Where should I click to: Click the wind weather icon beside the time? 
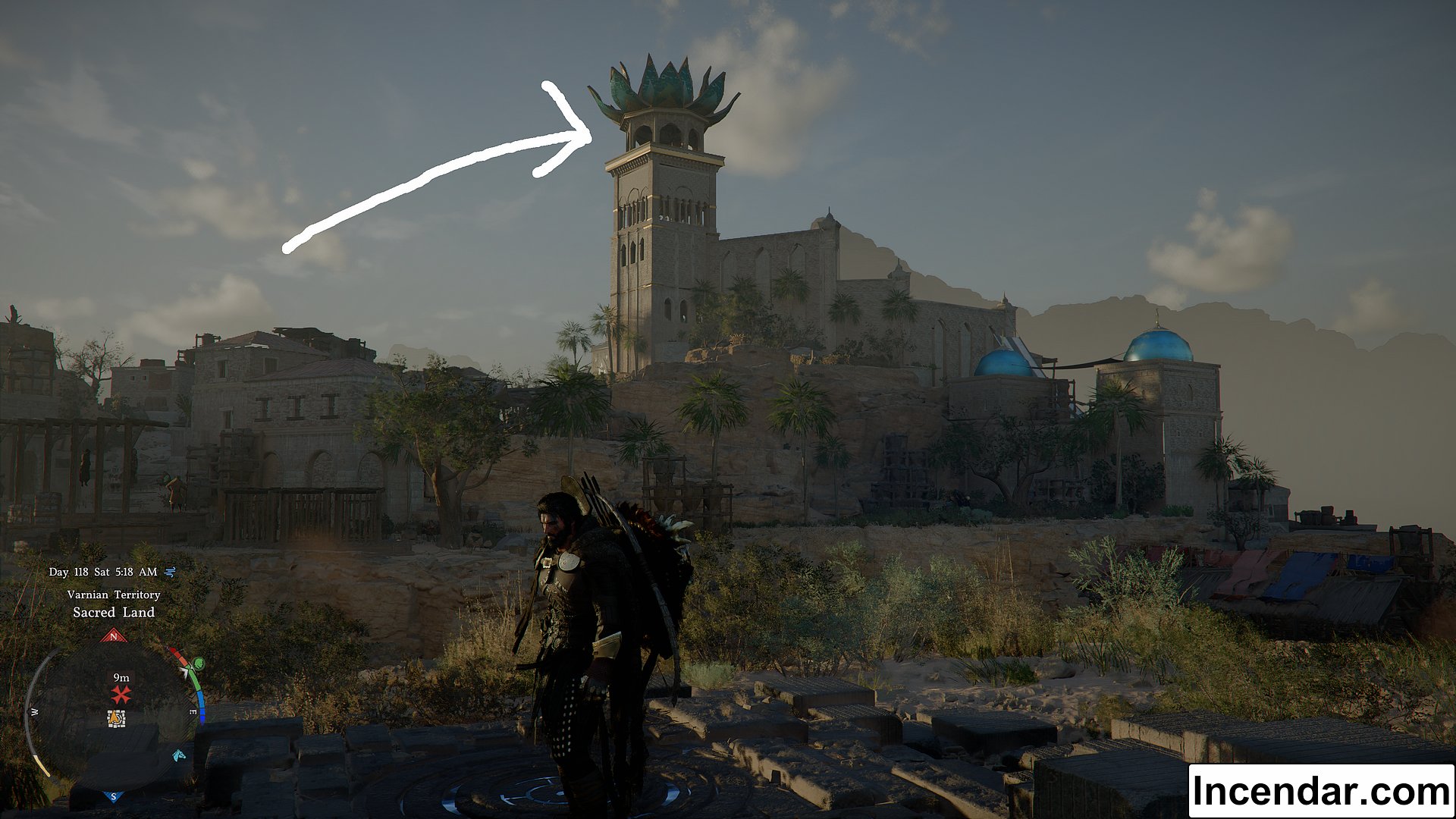point(170,572)
